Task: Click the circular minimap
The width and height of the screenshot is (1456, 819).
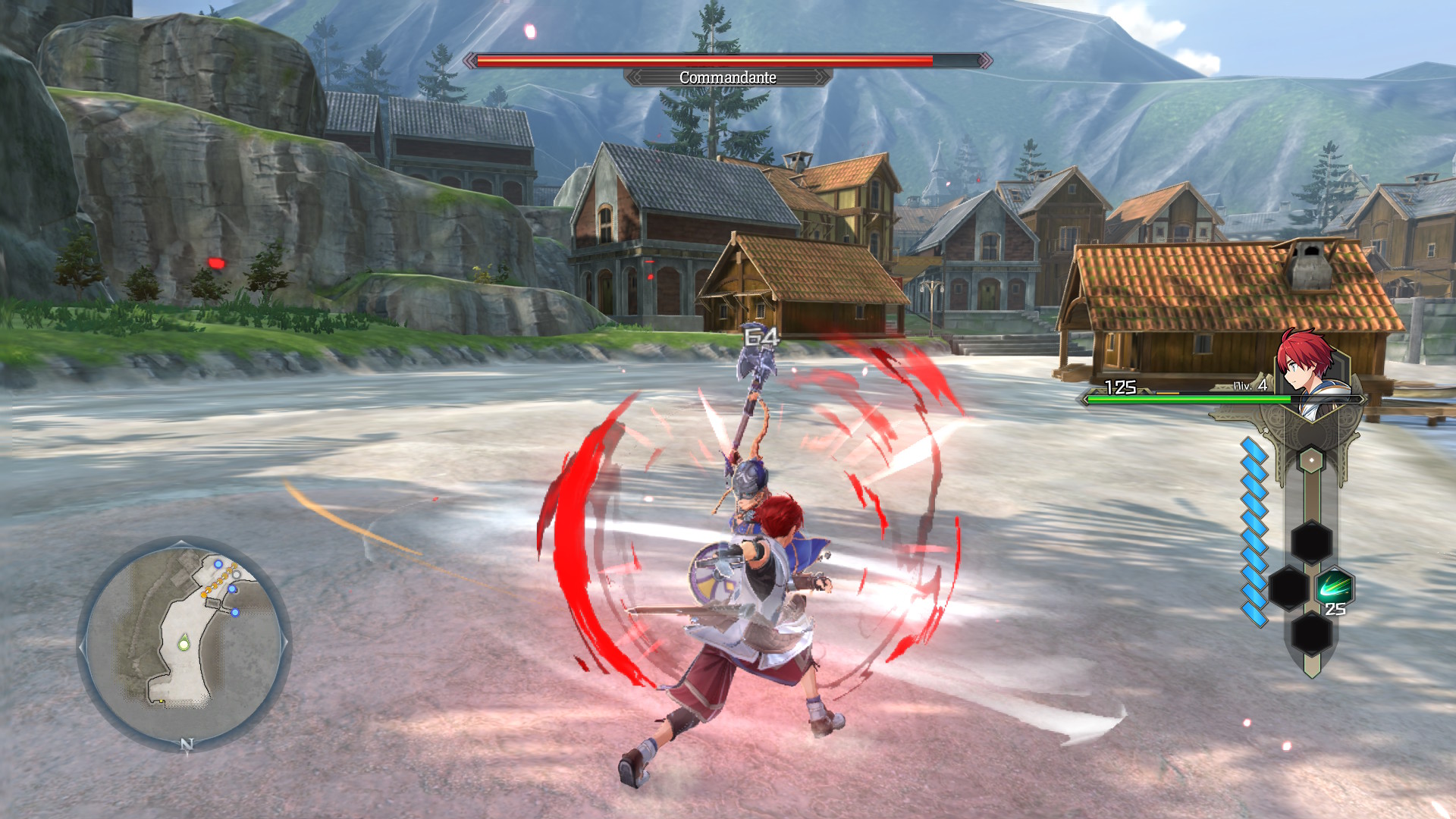Action: point(184,644)
